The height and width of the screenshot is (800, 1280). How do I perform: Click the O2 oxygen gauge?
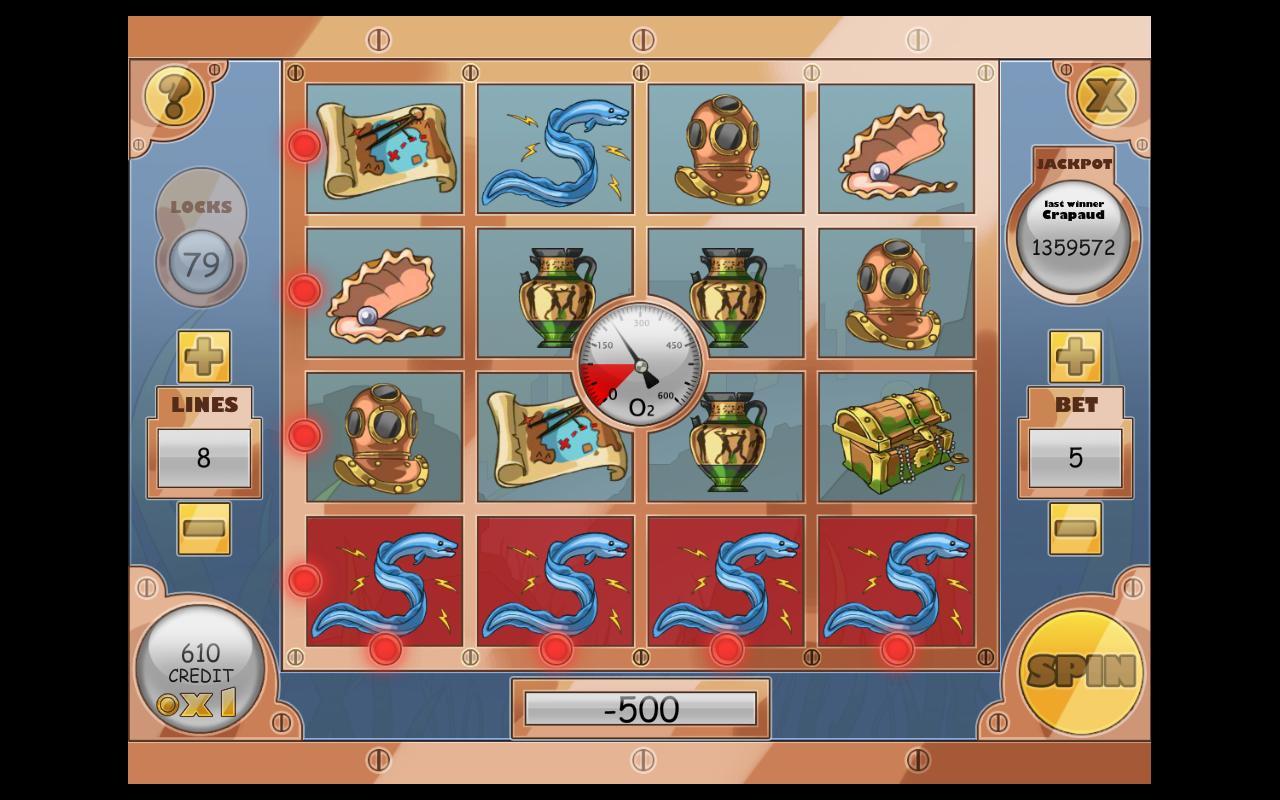click(x=640, y=365)
